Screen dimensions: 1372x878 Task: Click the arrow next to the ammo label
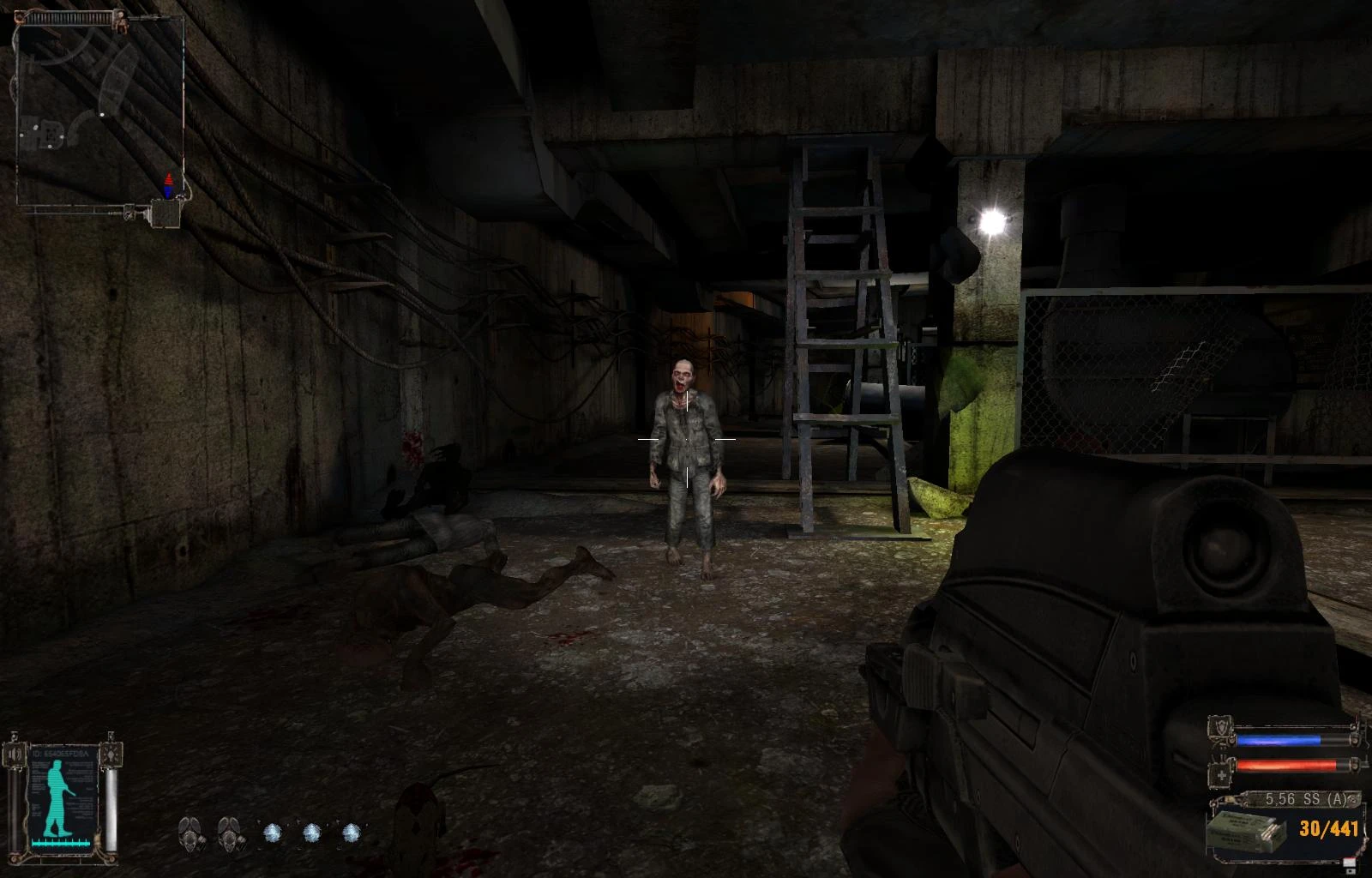(x=1353, y=800)
